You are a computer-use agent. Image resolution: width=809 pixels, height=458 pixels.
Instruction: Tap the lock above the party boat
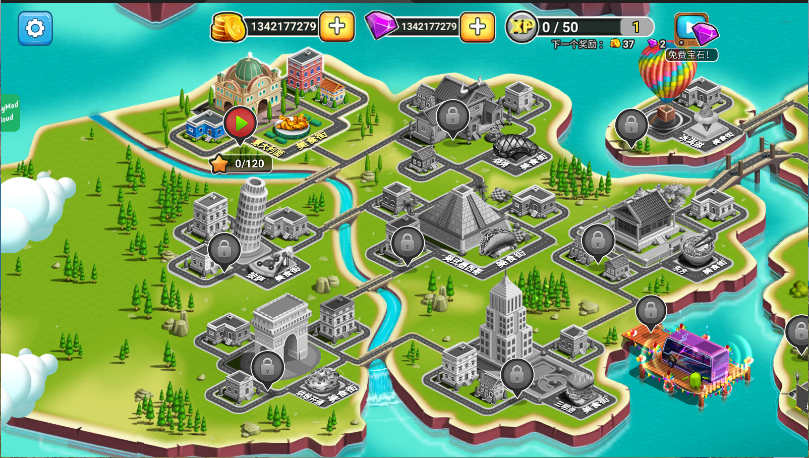point(651,310)
